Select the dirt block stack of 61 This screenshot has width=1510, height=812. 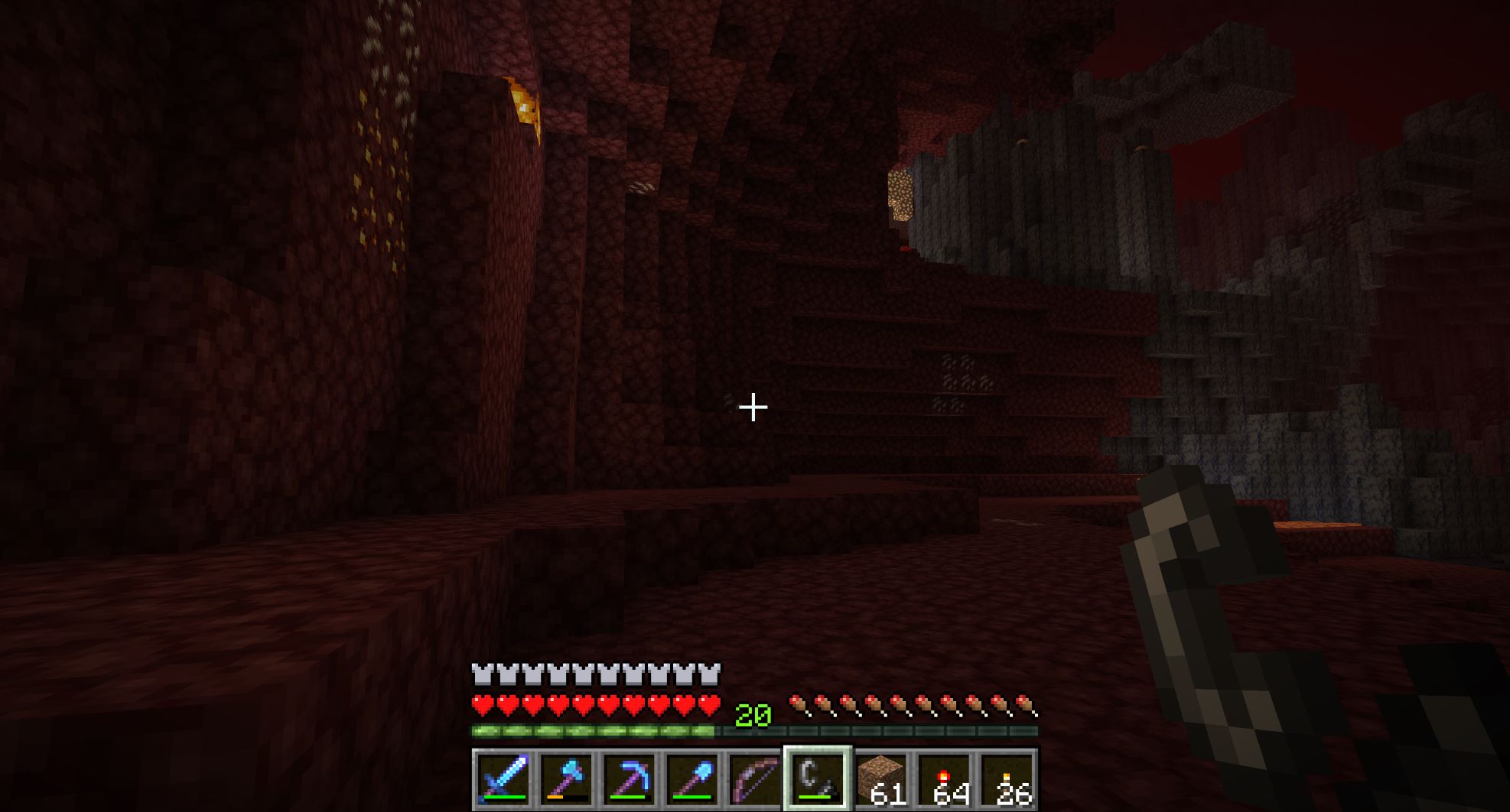[x=880, y=779]
